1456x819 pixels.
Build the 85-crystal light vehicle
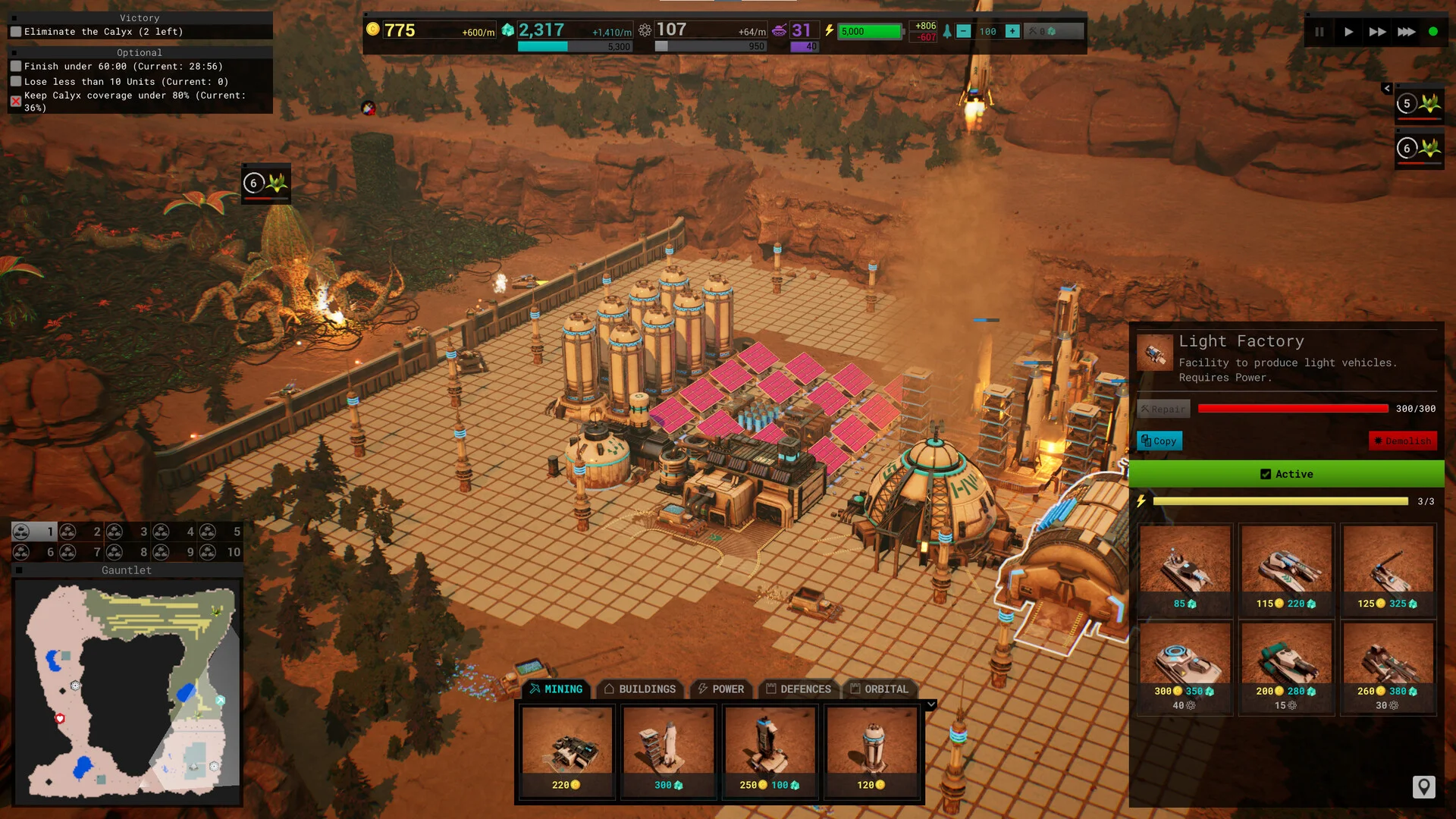point(1185,567)
